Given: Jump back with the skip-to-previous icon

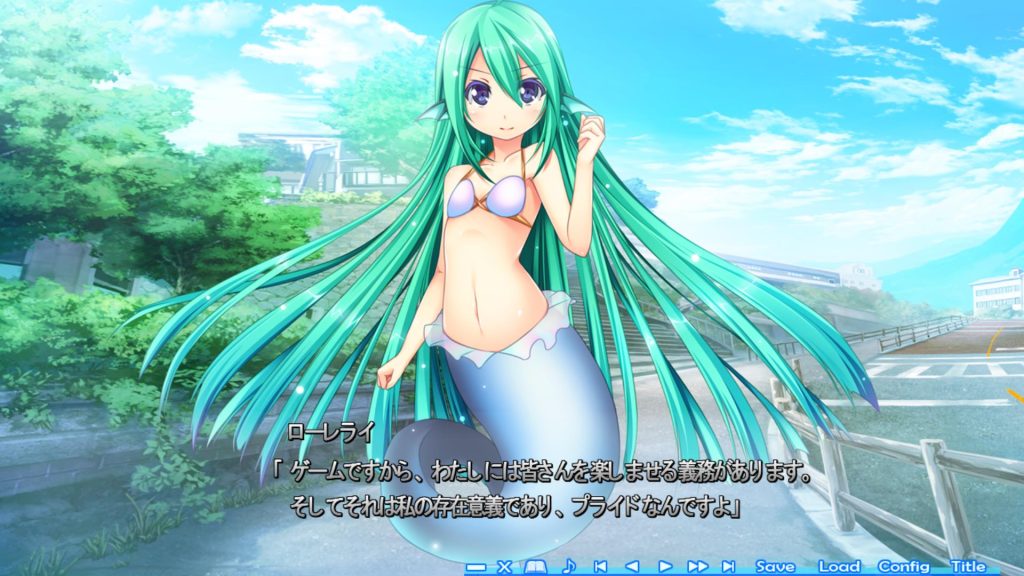Looking at the screenshot, I should click(600, 567).
